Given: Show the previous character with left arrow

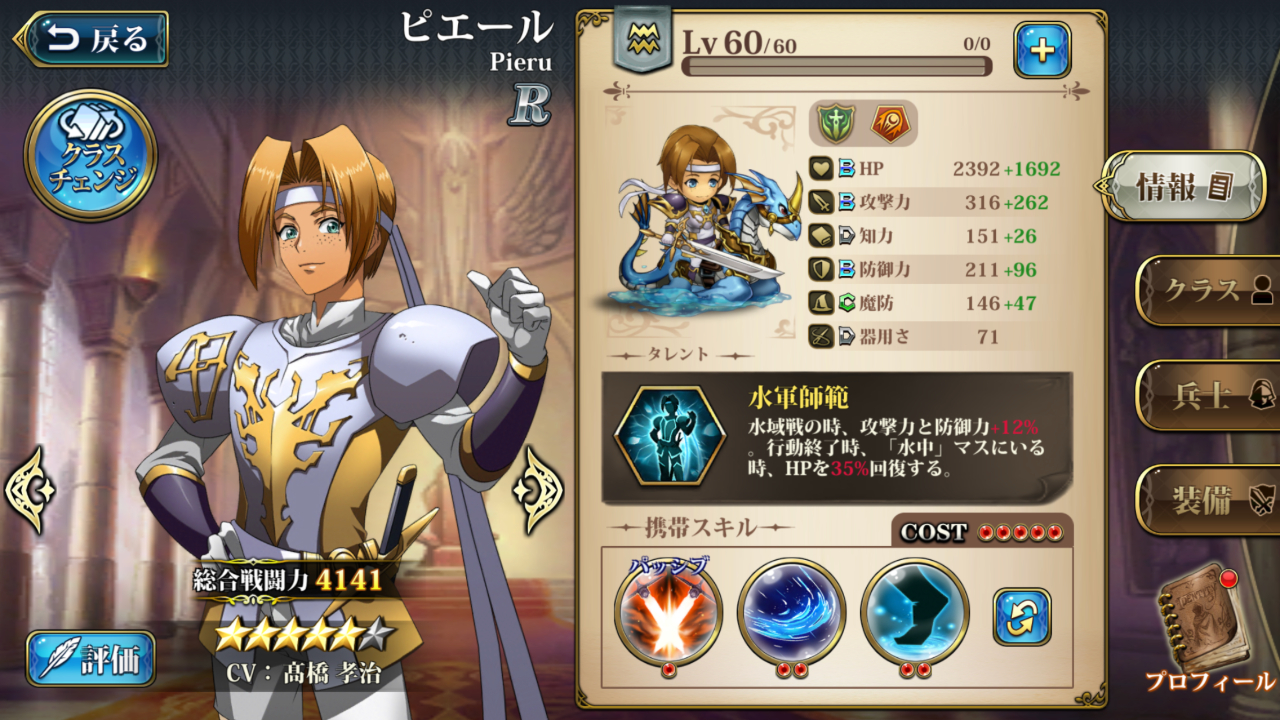Looking at the screenshot, I should click(x=29, y=489).
